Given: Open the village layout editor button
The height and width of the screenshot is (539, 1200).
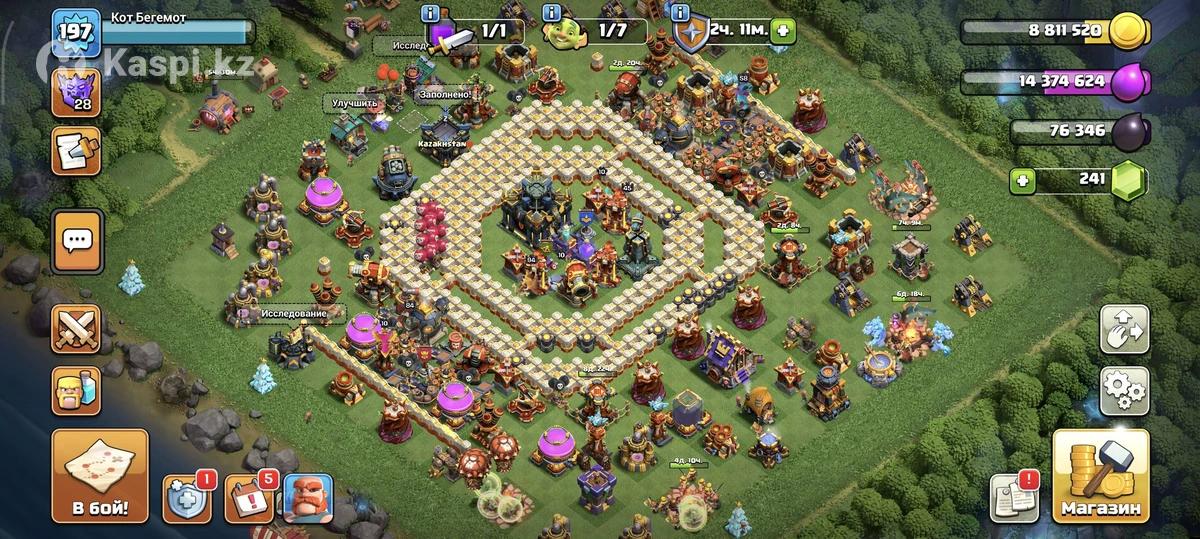Looking at the screenshot, I should tap(1124, 330).
